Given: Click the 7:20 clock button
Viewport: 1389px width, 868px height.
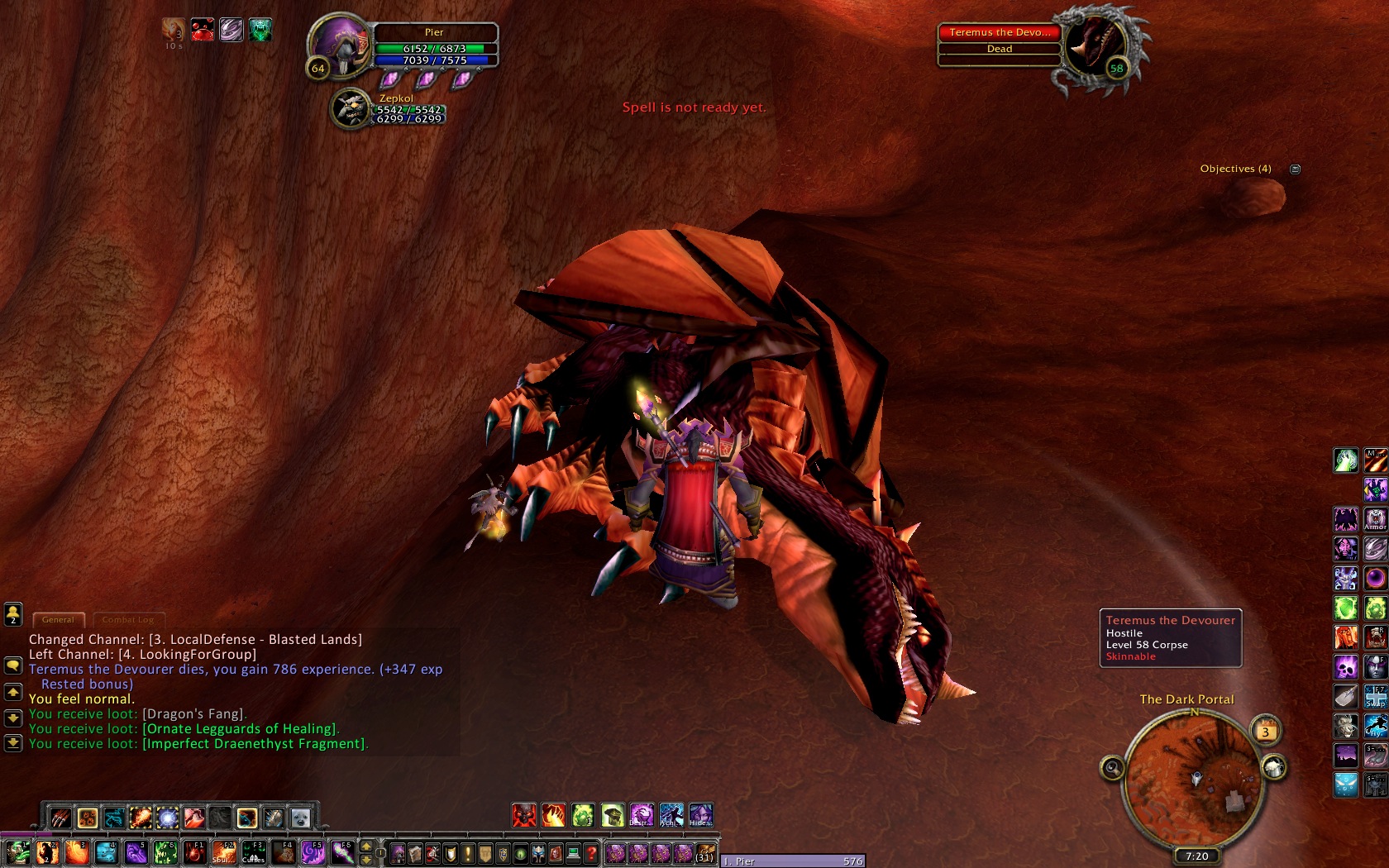Looking at the screenshot, I should (1196, 856).
